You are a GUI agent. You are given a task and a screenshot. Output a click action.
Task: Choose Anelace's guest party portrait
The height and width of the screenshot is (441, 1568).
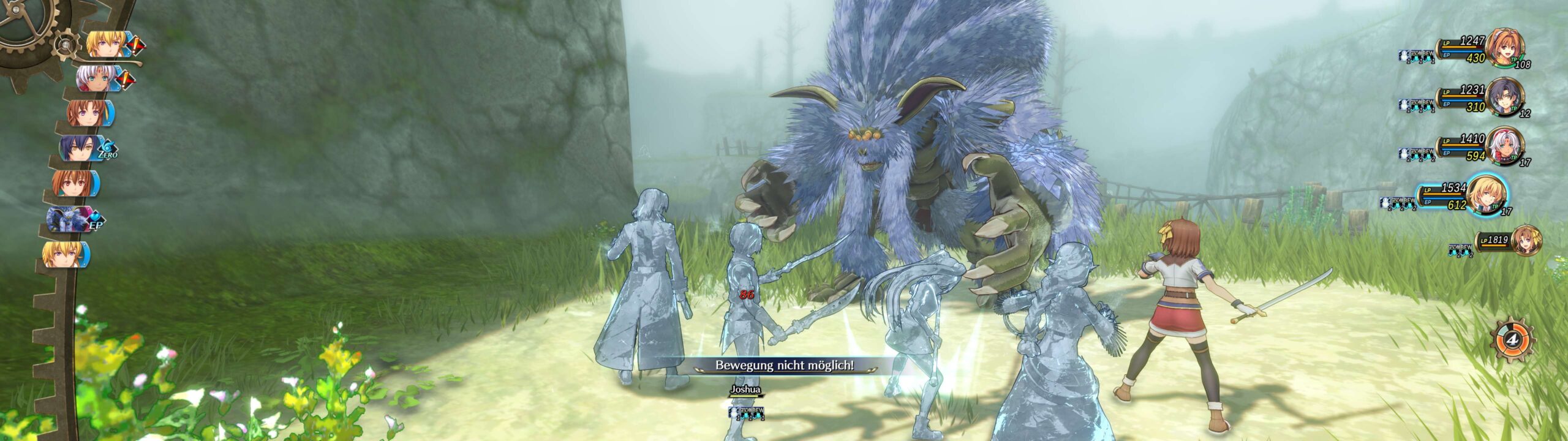click(1526, 240)
